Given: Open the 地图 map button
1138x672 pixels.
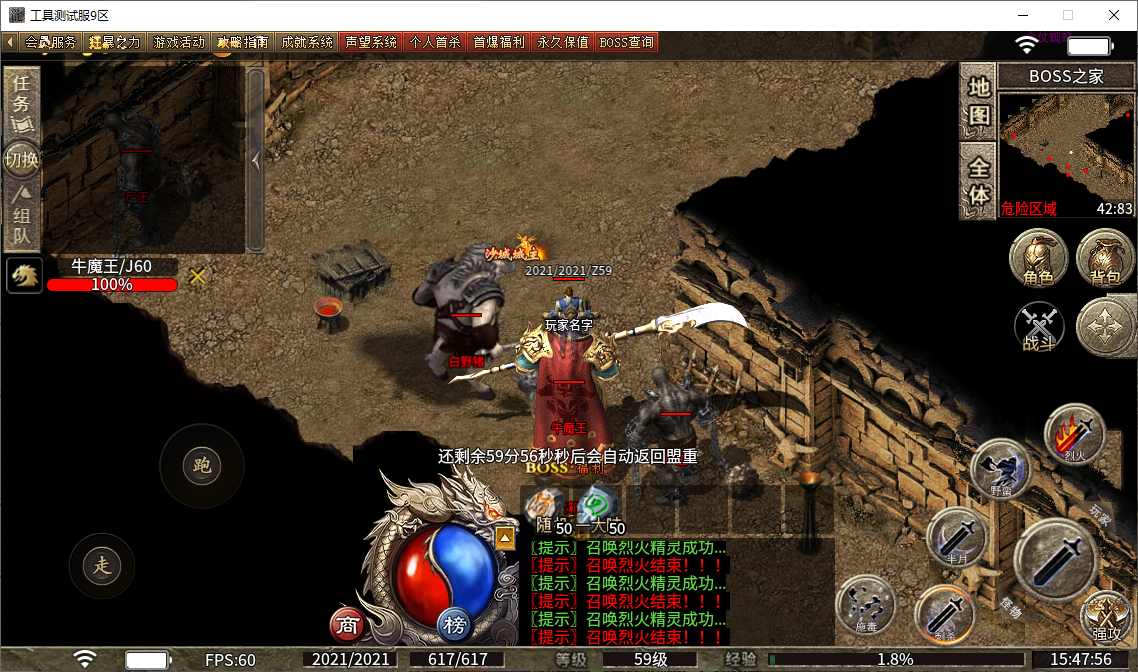Looking at the screenshot, I should pyautogui.click(x=979, y=102).
